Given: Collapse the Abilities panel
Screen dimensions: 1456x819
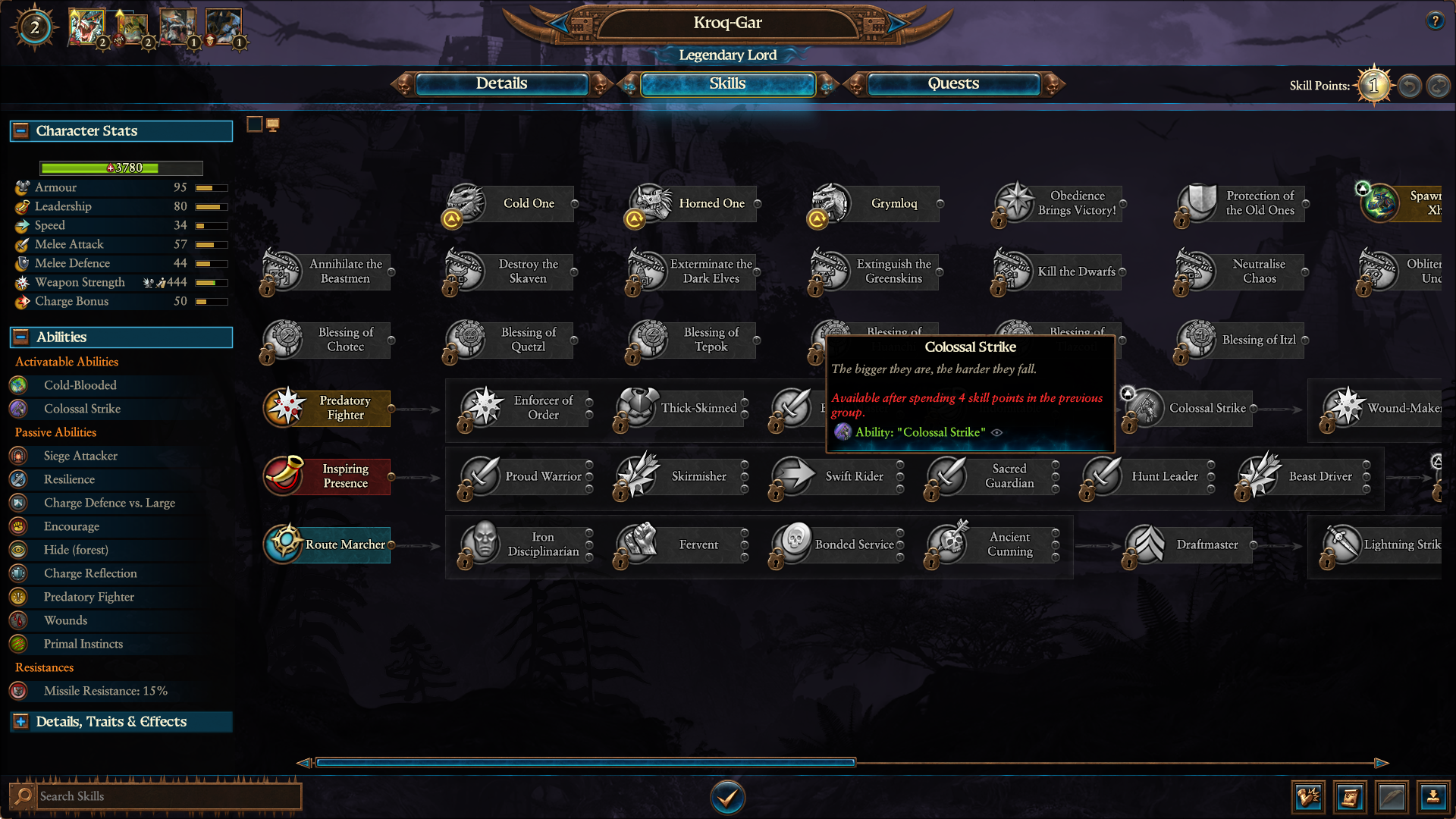Looking at the screenshot, I should pos(20,337).
